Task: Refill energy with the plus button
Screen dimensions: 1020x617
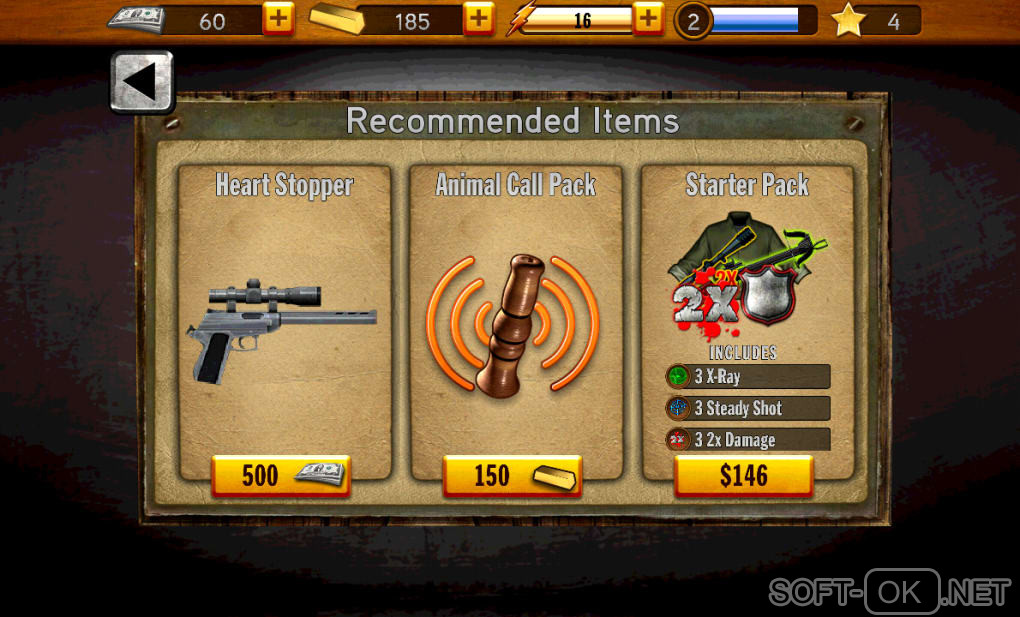Action: coord(649,19)
